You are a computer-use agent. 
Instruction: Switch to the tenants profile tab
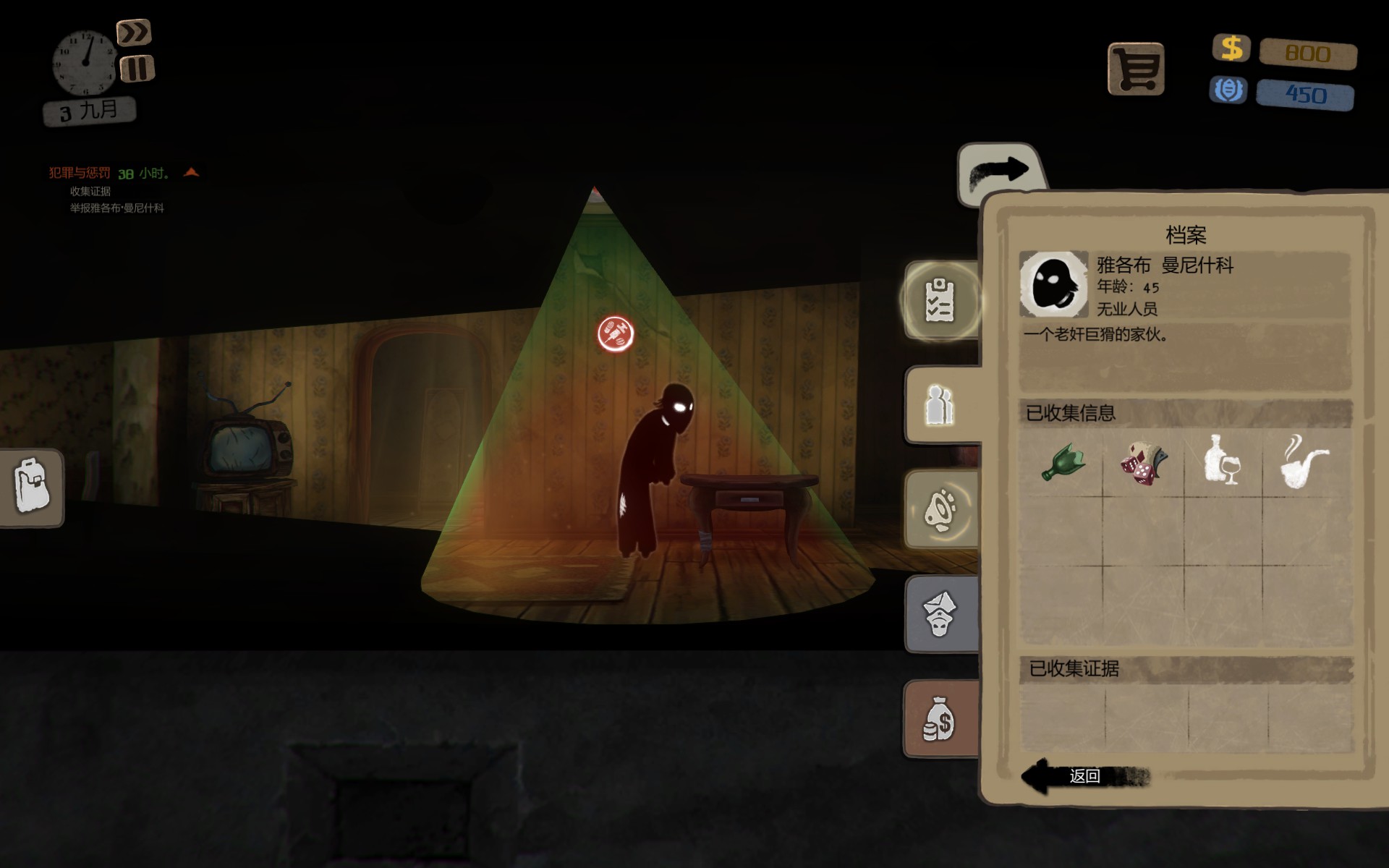click(940, 405)
